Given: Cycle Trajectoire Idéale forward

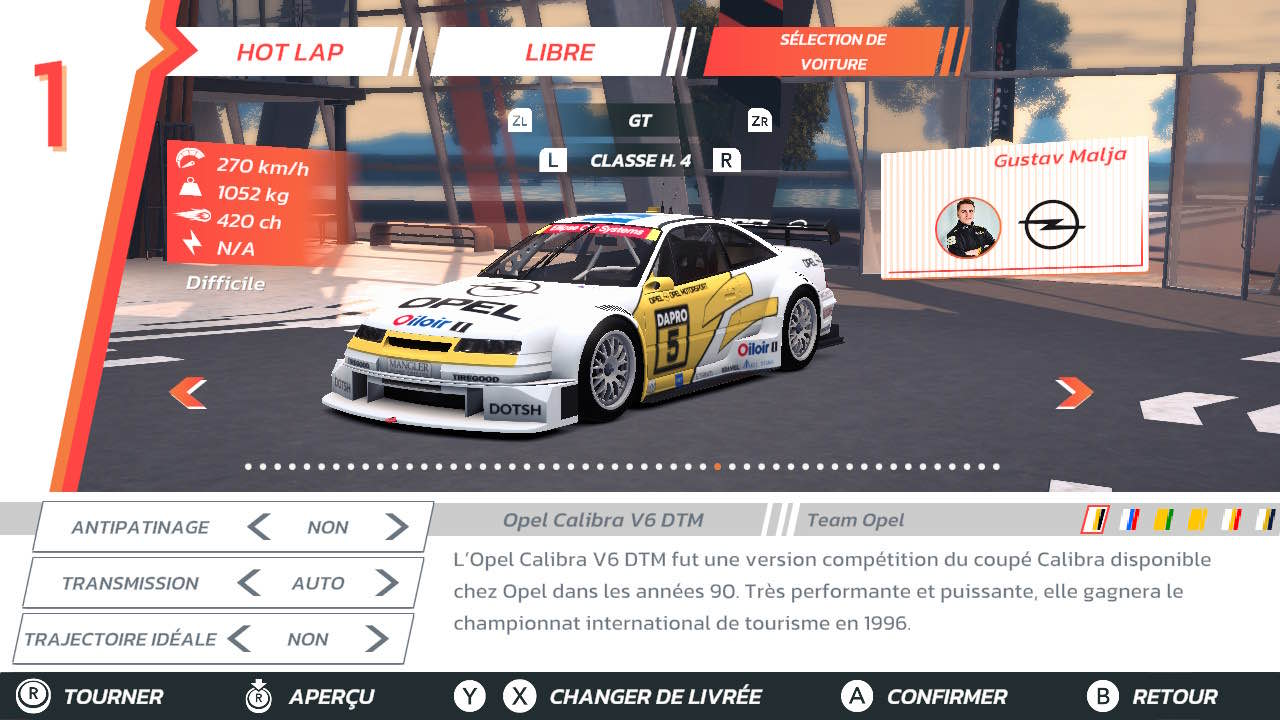Looking at the screenshot, I should click(x=377, y=639).
